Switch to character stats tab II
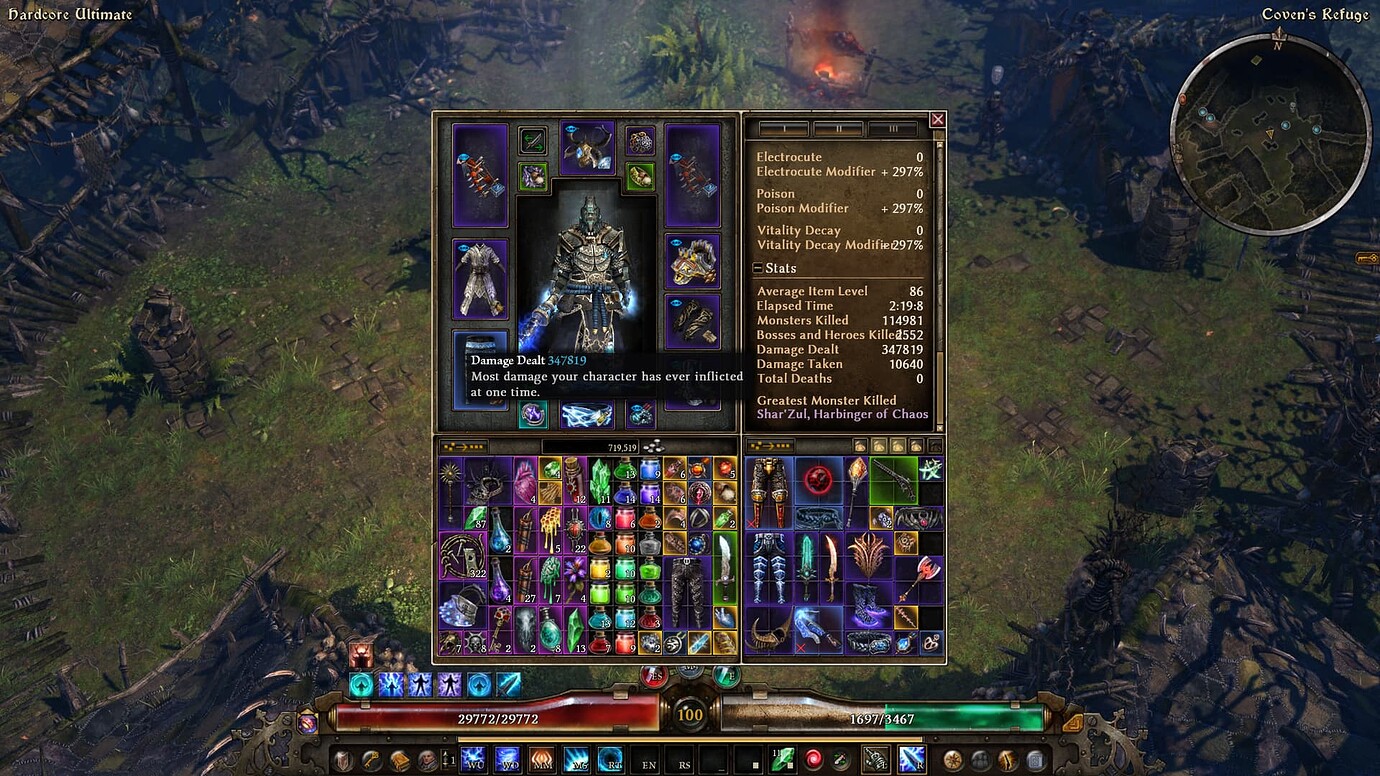Image resolution: width=1380 pixels, height=776 pixels. (837, 129)
